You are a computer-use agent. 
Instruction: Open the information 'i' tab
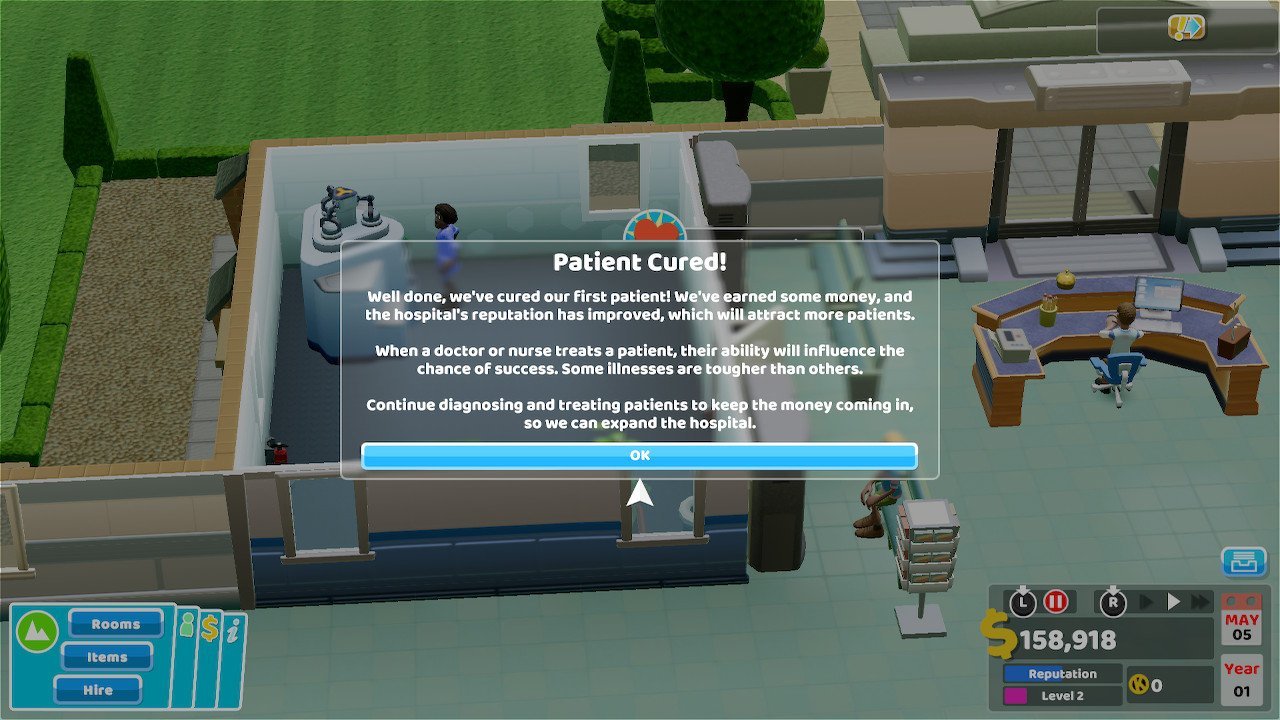click(x=233, y=630)
